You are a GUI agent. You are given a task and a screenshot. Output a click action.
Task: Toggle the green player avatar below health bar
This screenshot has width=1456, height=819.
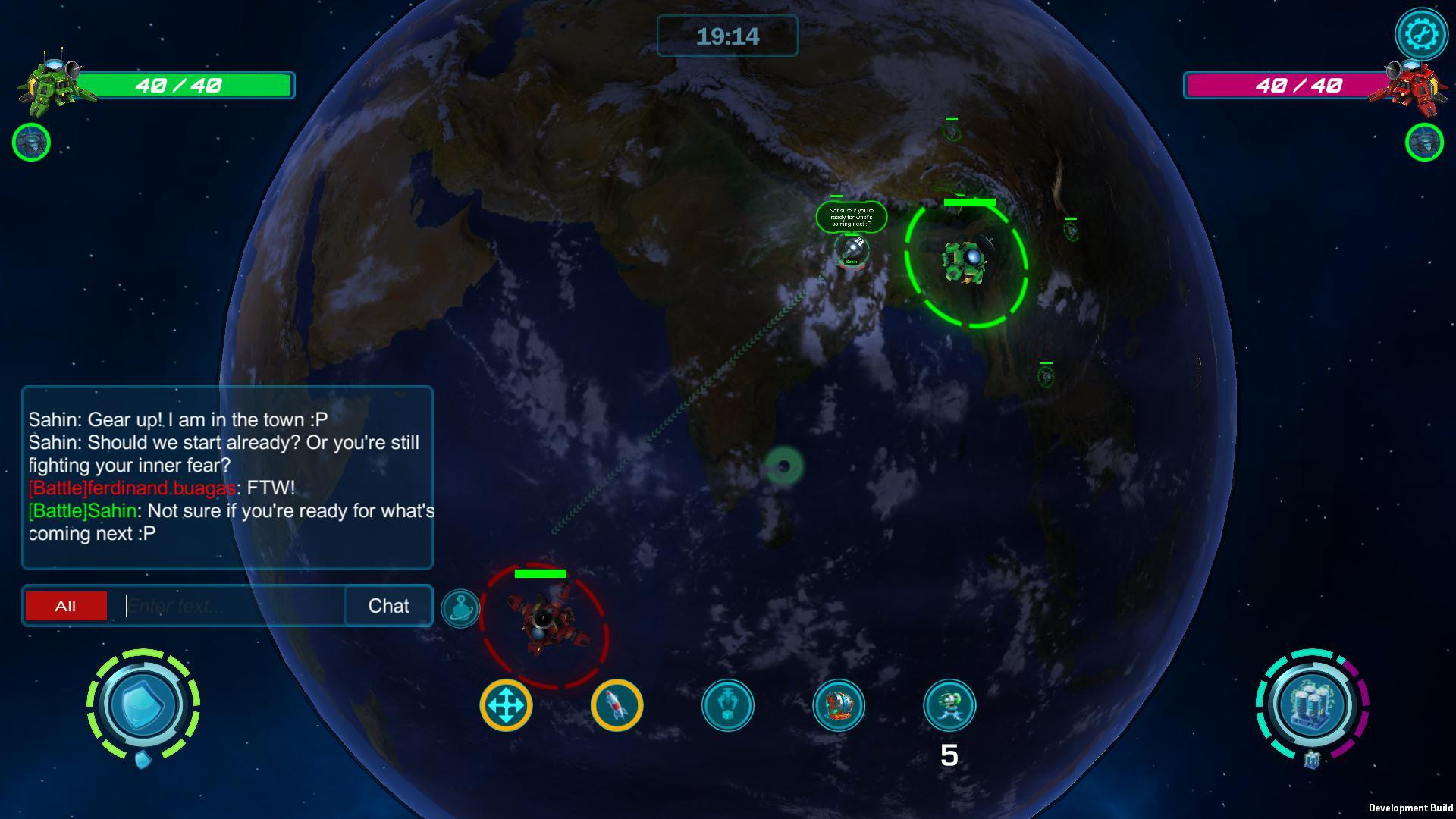(30, 142)
